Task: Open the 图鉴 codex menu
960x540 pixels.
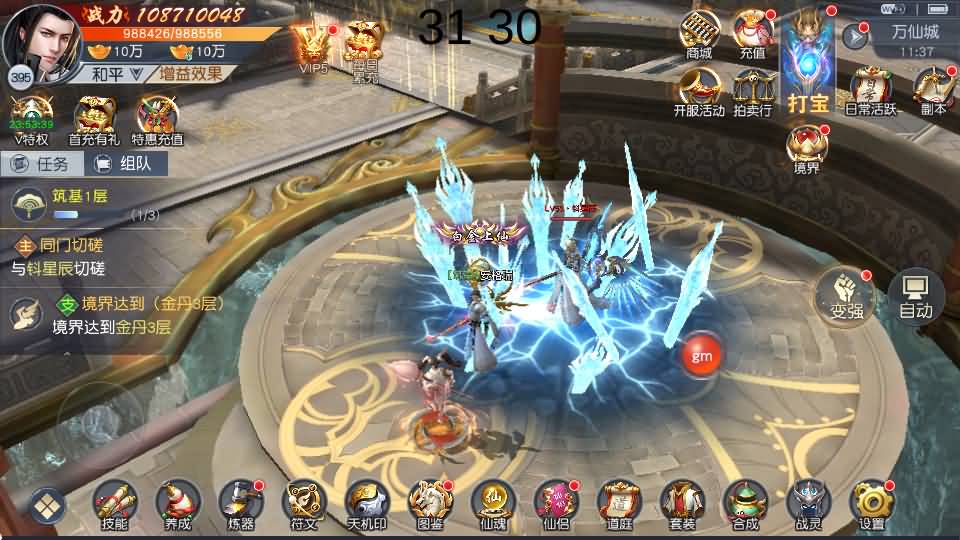Action: coord(429,502)
